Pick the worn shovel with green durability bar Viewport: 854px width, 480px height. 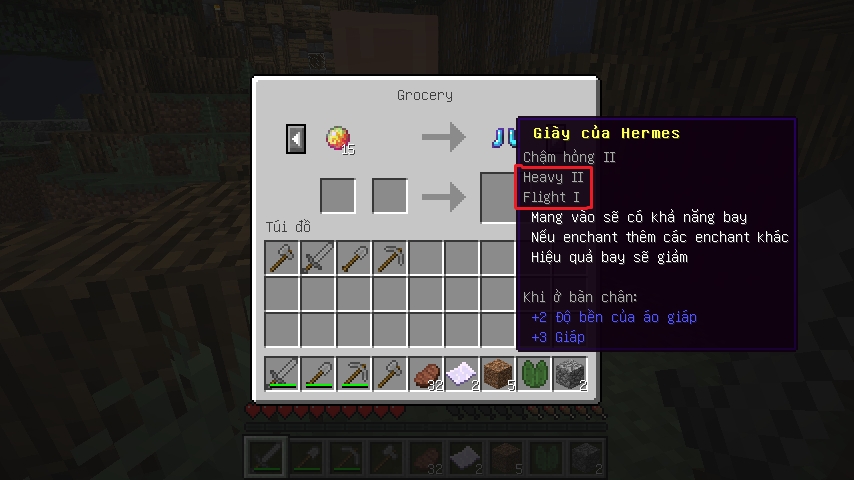(318, 373)
